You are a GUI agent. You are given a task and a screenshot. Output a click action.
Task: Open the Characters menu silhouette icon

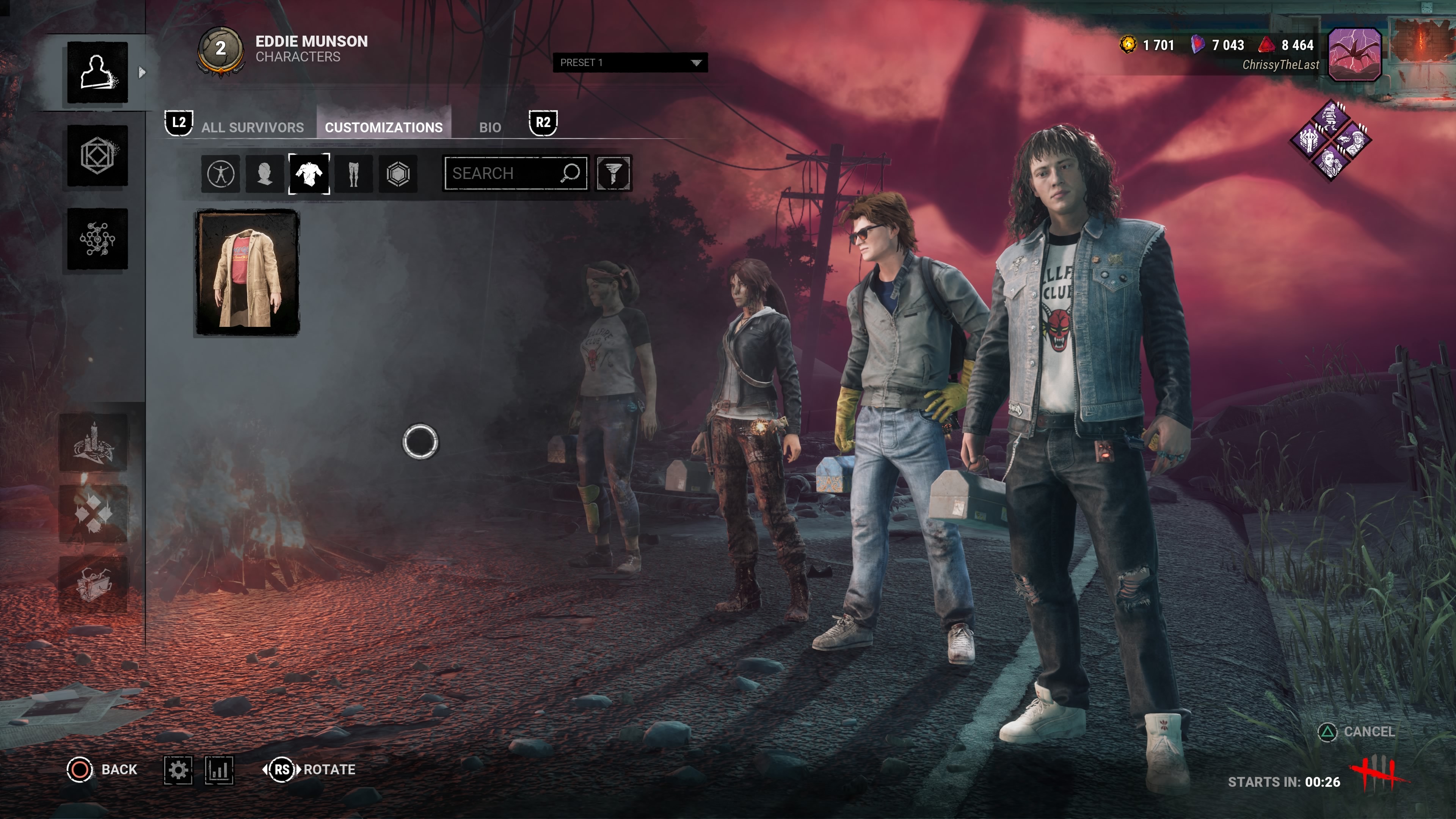coord(97,72)
